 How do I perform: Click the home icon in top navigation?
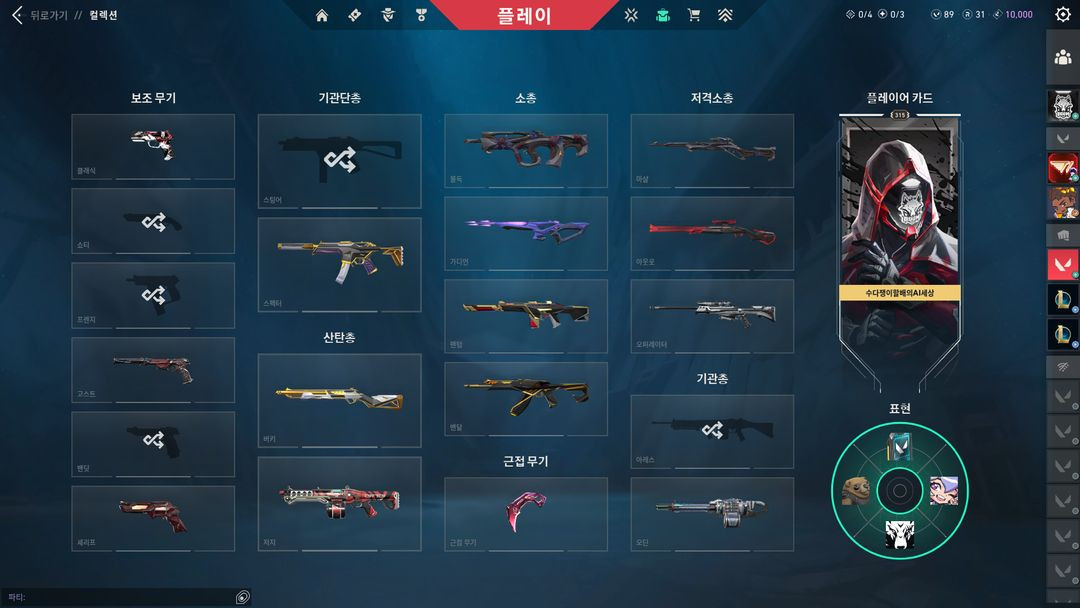(x=322, y=15)
